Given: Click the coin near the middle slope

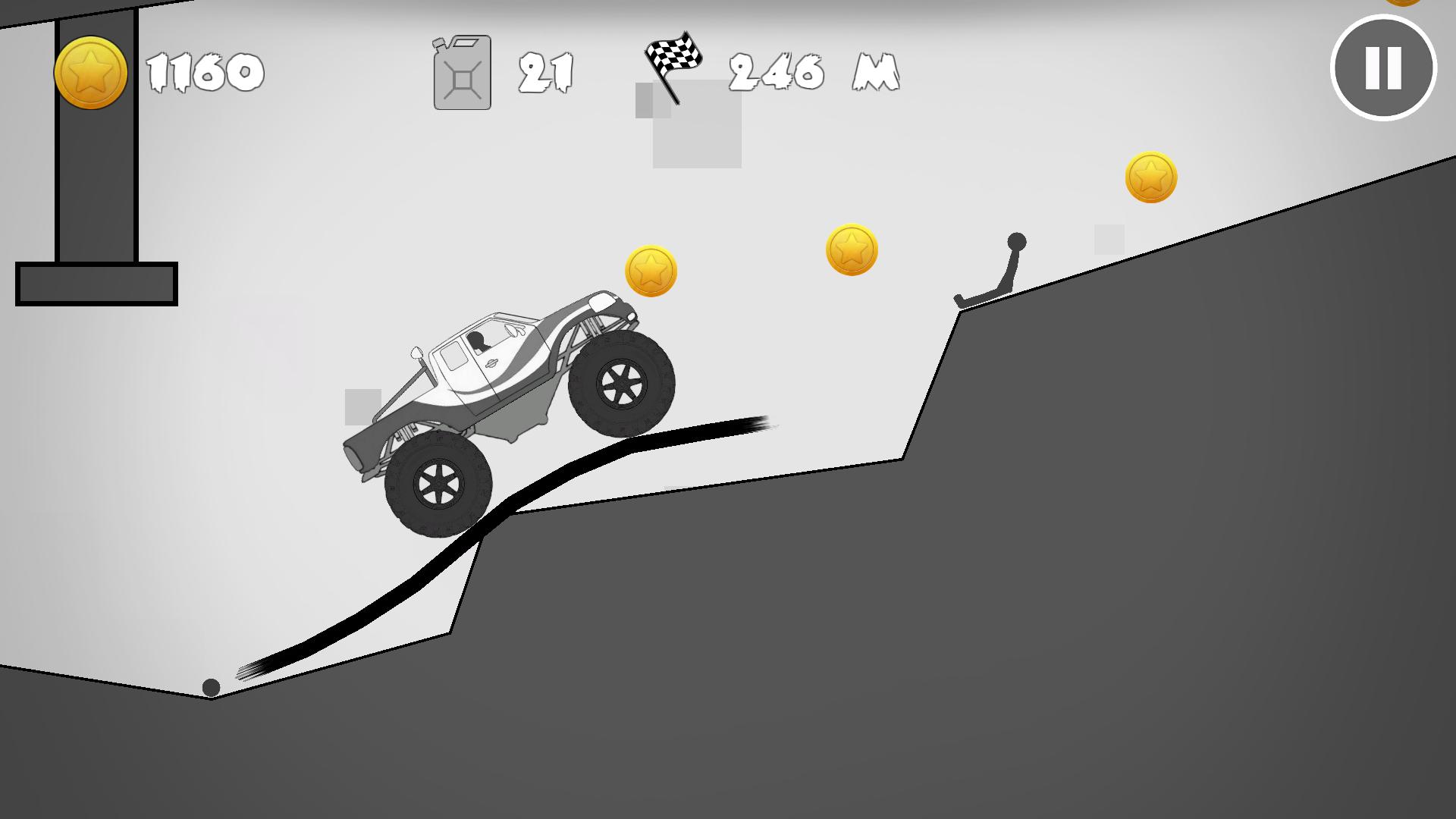Looking at the screenshot, I should (x=852, y=249).
